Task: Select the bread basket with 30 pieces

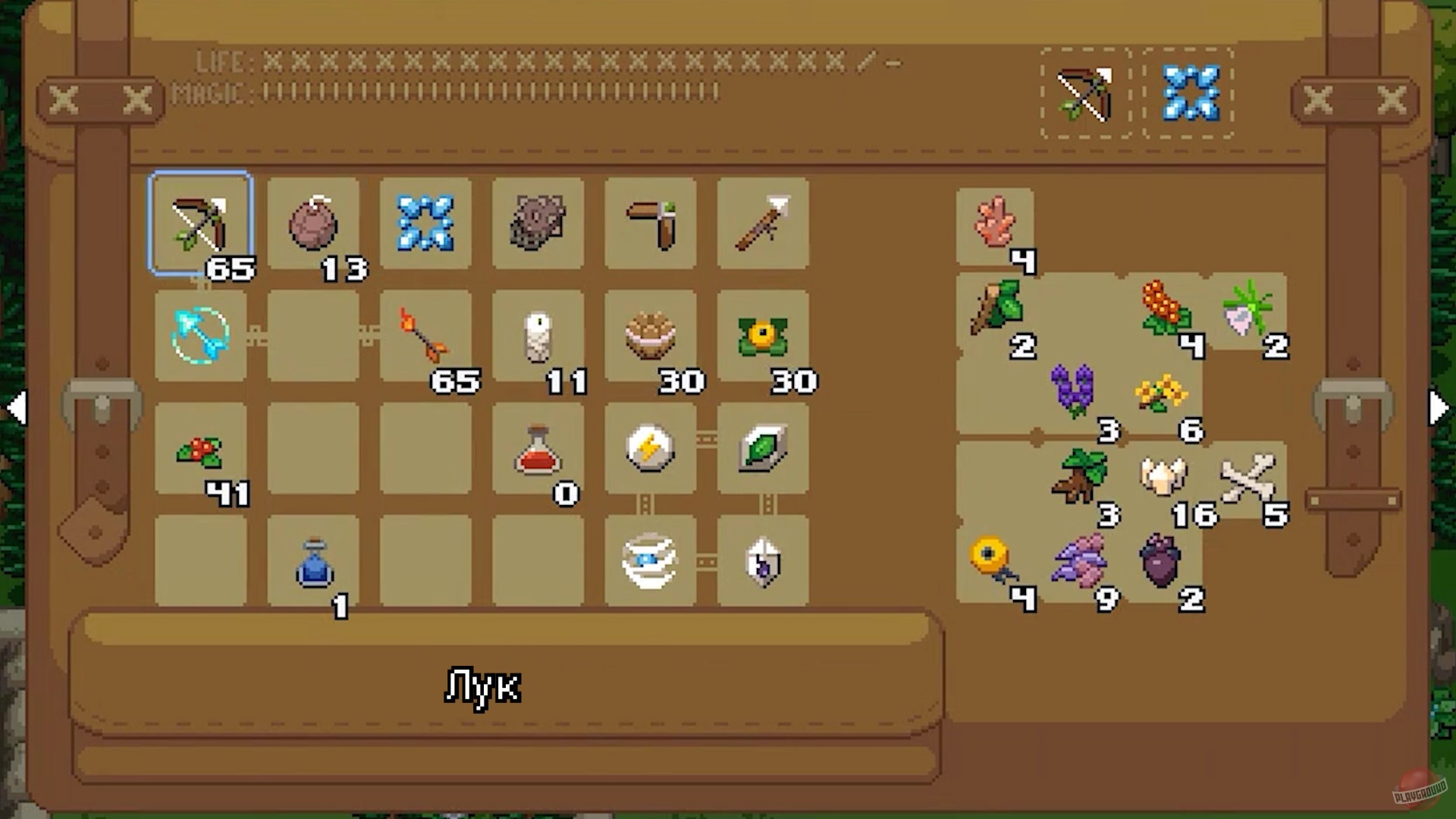Action: point(651,337)
